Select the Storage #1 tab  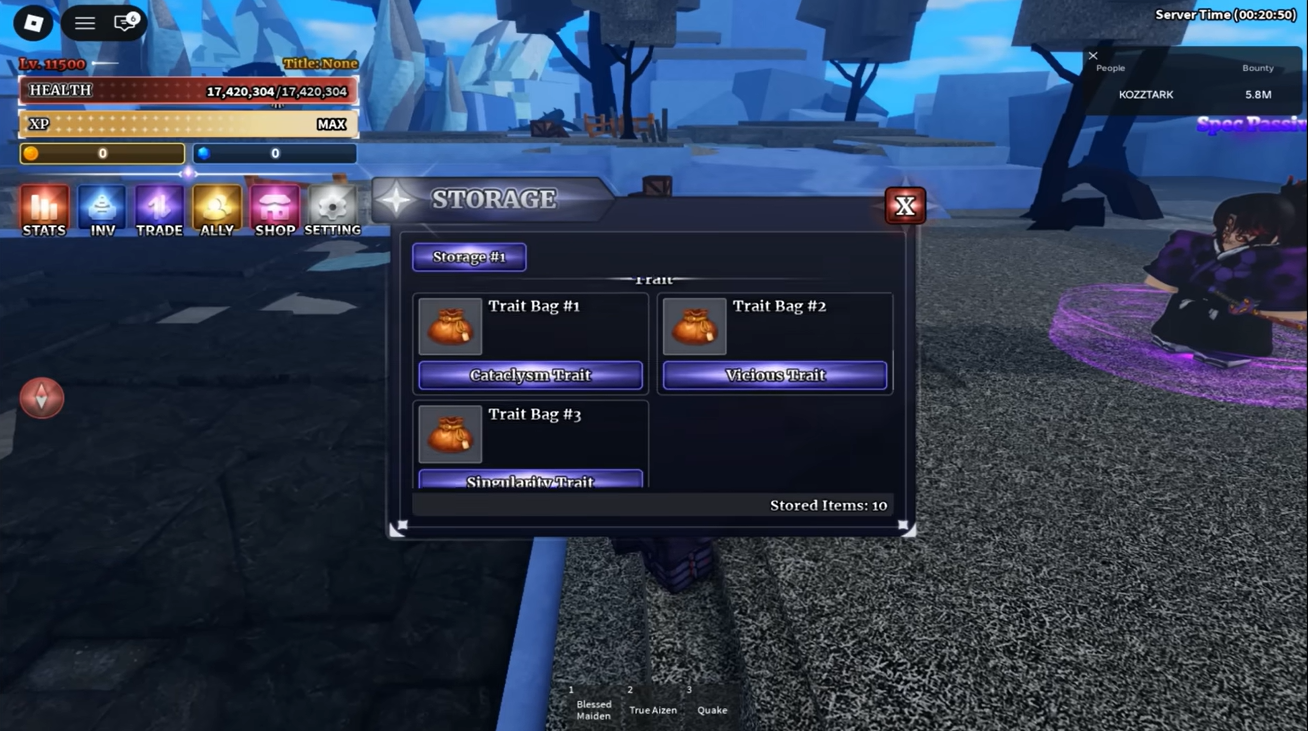click(x=469, y=257)
